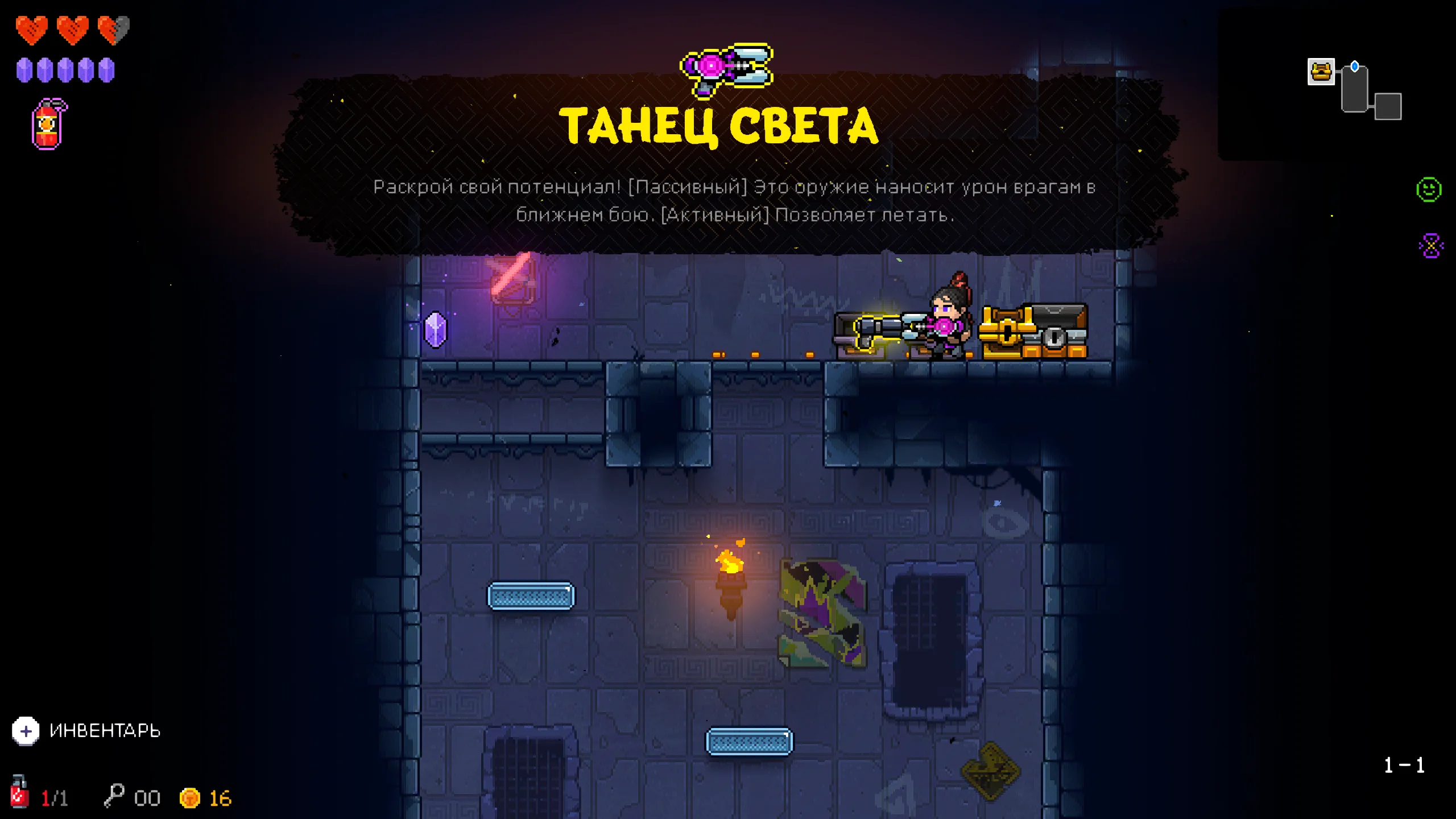This screenshot has width=1456, height=819.
Task: Toggle the blue gem marker on the minimap
Action: (x=1355, y=67)
